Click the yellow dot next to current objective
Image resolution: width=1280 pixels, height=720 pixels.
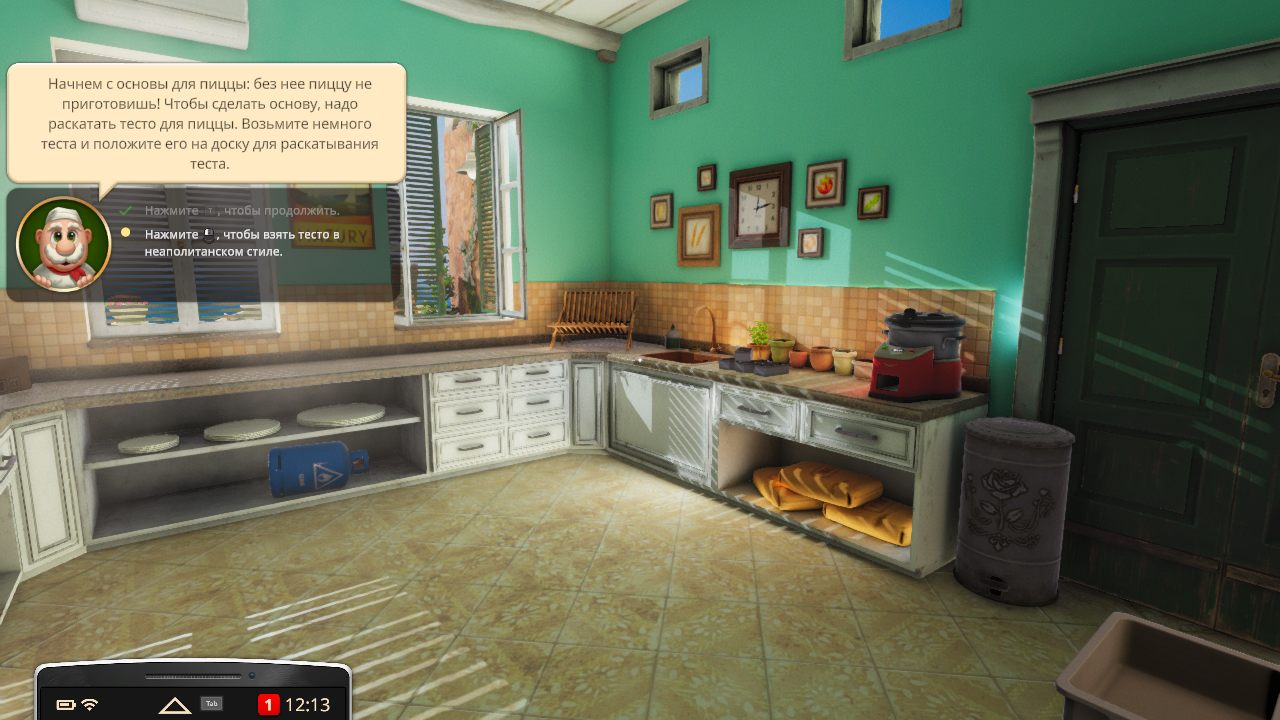pyautogui.click(x=124, y=233)
